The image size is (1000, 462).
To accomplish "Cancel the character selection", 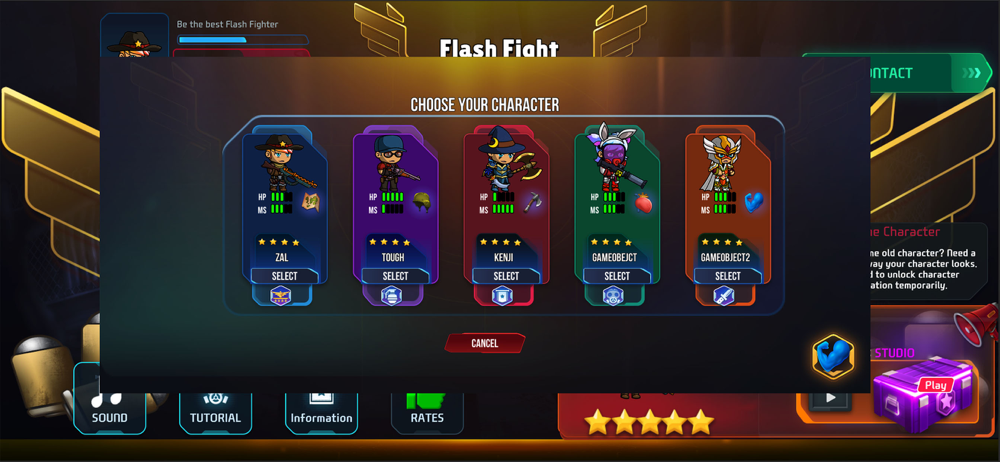I will pyautogui.click(x=485, y=343).
